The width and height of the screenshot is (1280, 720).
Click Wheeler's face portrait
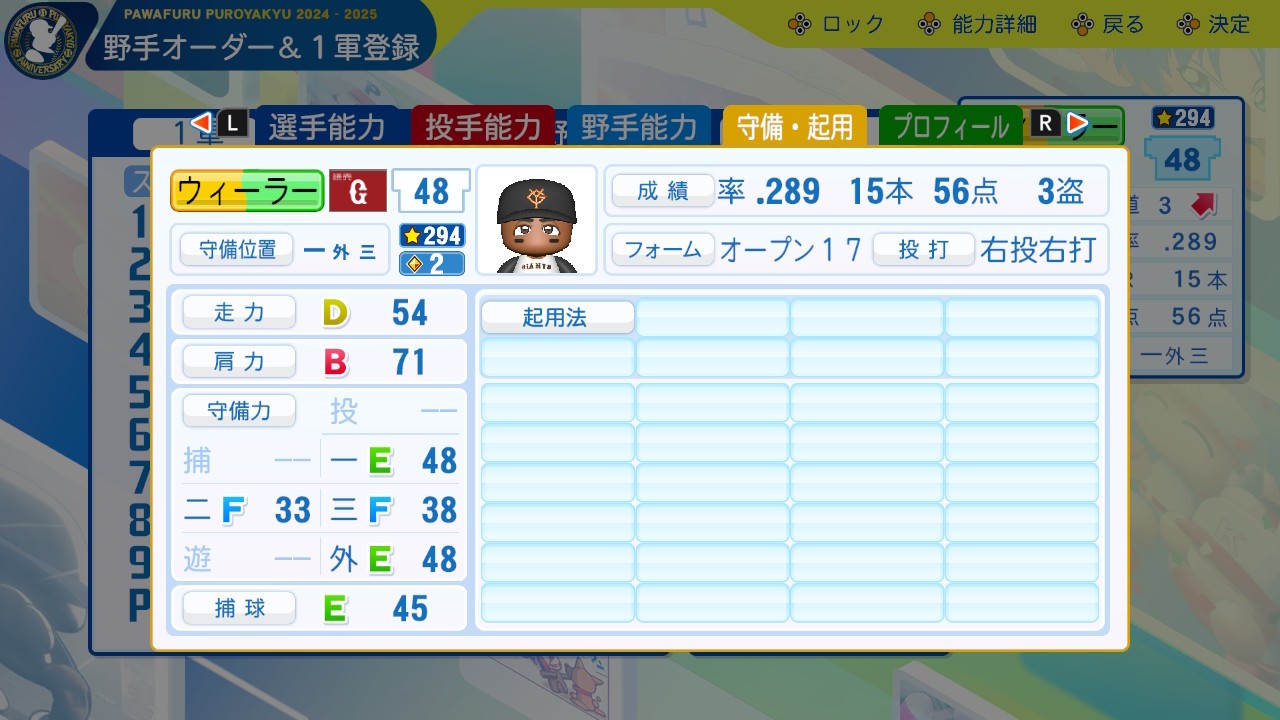pos(537,218)
